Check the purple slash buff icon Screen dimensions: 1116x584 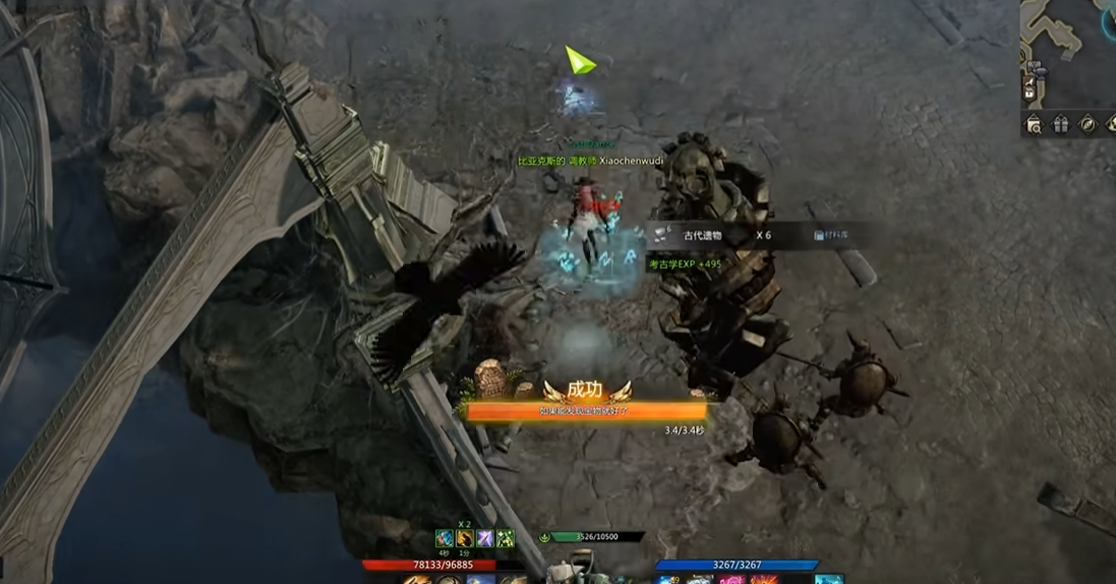click(485, 539)
